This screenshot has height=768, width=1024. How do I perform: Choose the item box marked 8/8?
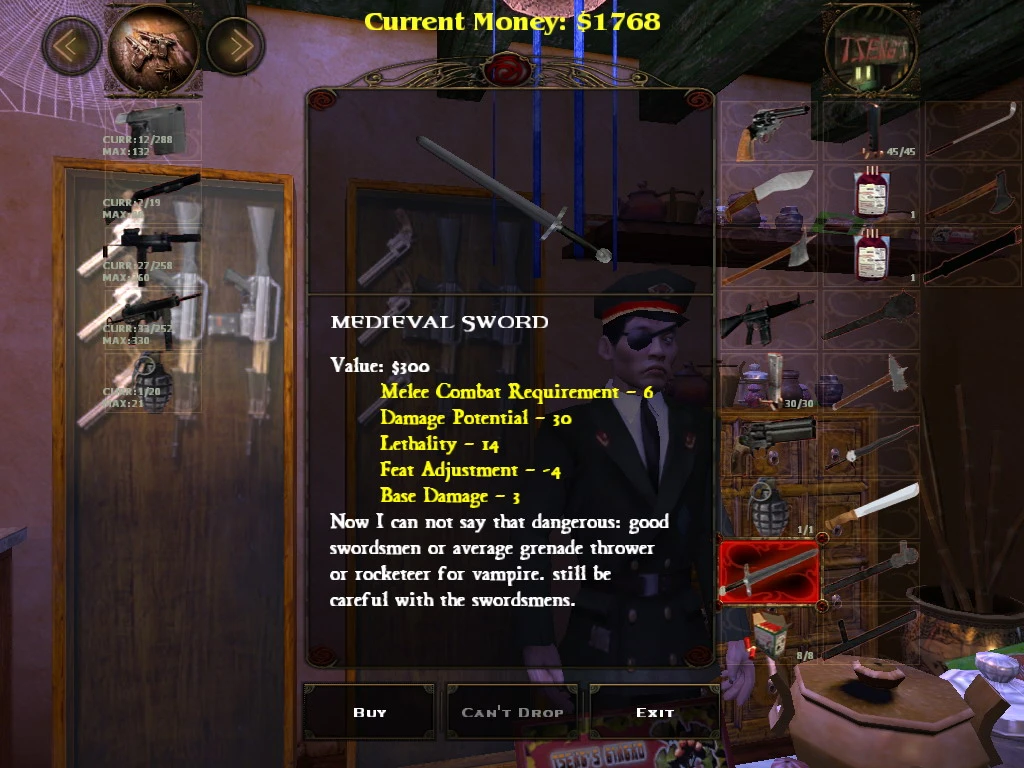[x=769, y=634]
